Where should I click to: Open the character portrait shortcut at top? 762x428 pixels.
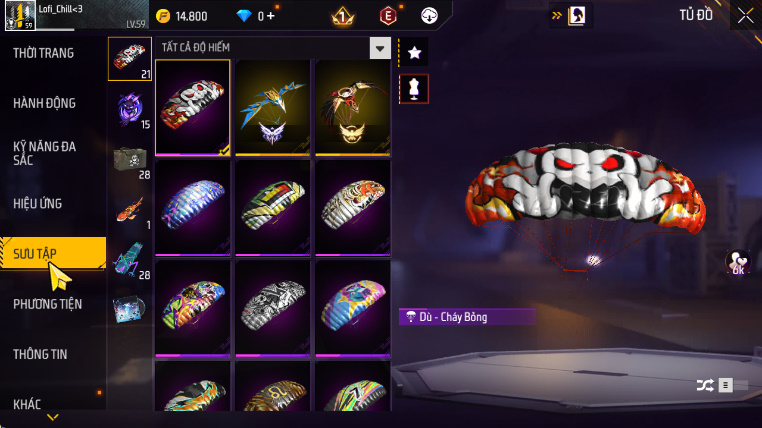[x=577, y=16]
